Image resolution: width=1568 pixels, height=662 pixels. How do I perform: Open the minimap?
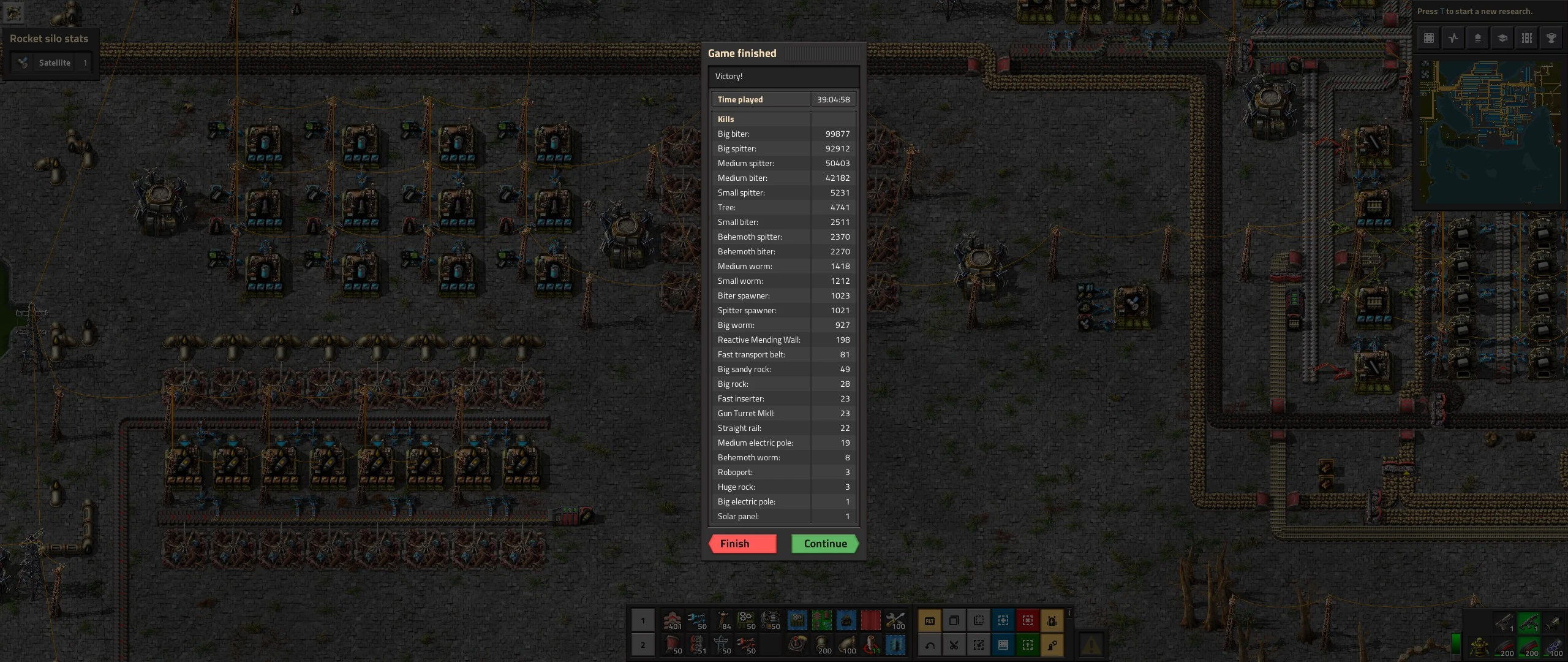(1489, 133)
